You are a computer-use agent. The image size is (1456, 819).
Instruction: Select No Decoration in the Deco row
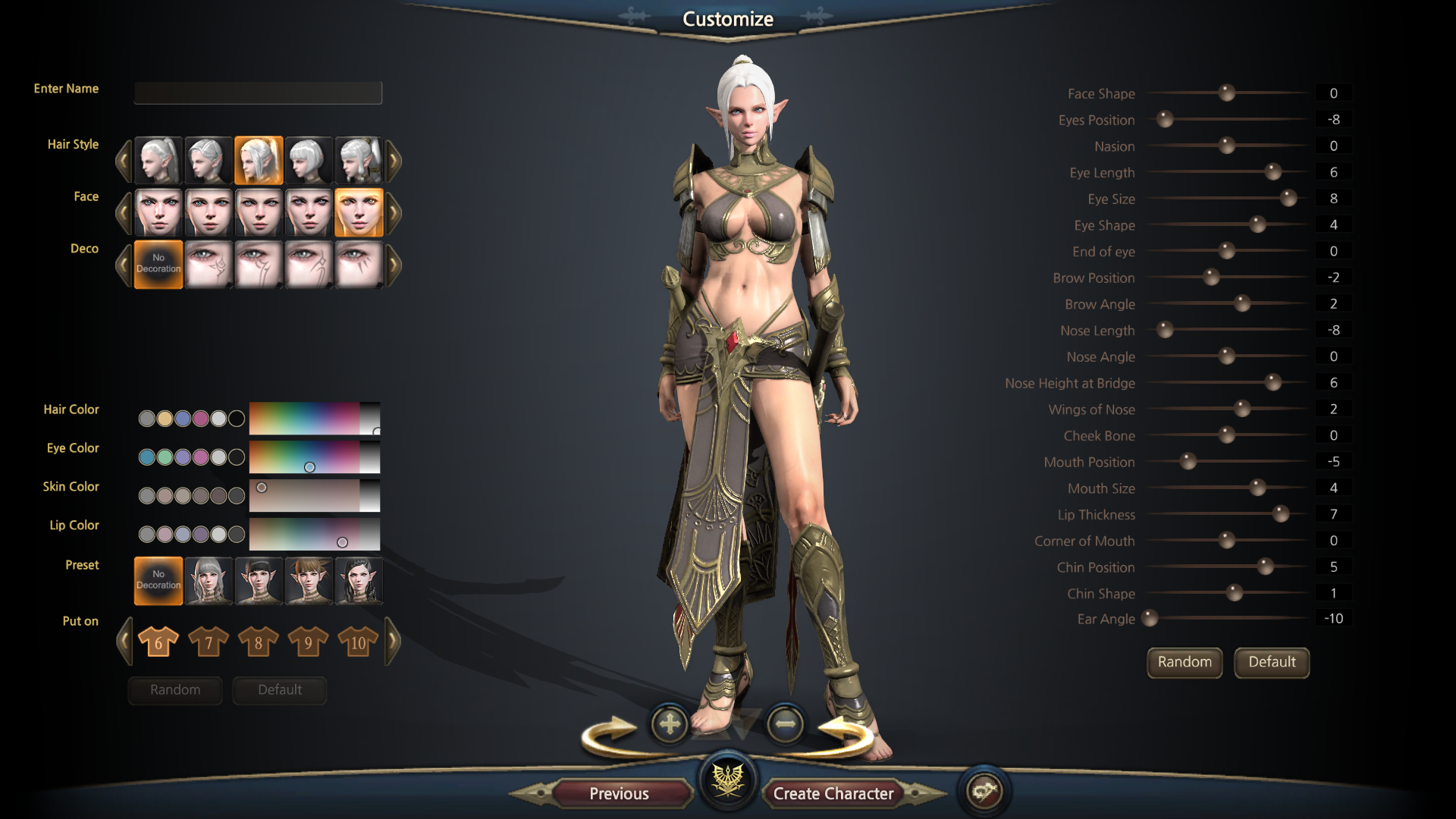click(158, 264)
